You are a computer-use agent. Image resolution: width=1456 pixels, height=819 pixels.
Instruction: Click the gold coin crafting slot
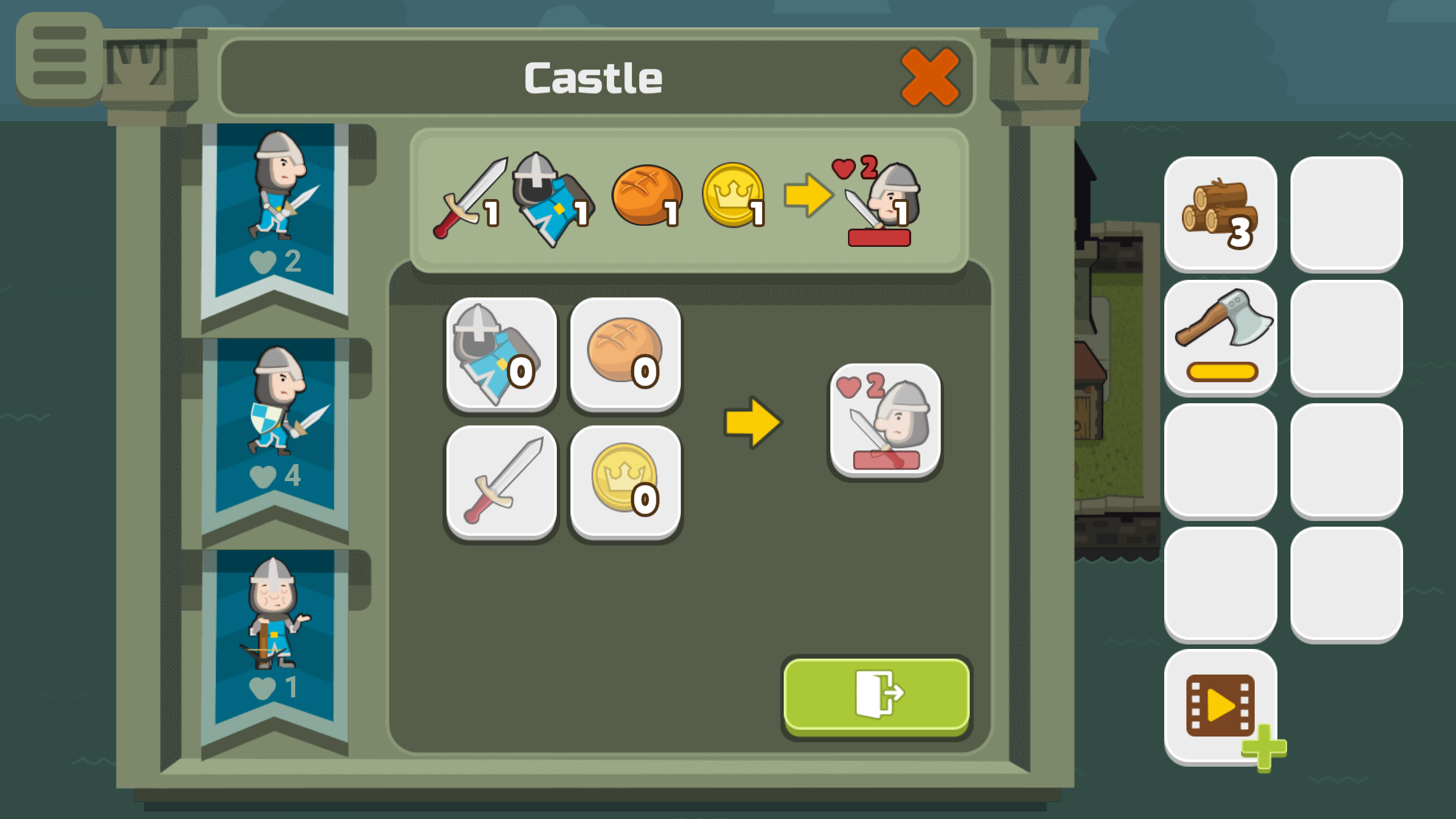click(x=626, y=479)
